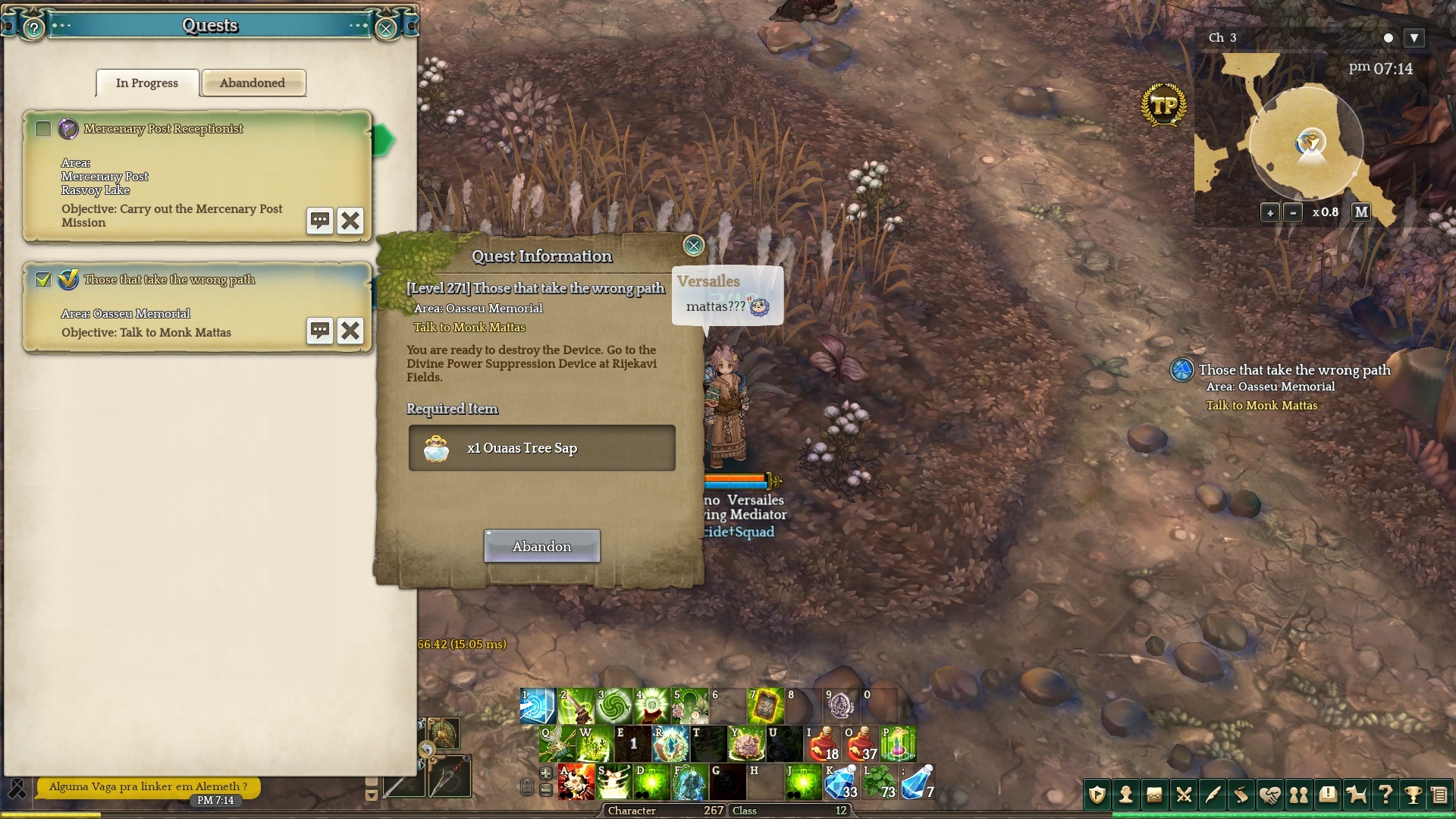This screenshot has width=1456, height=819.
Task: Untick the wrong path quest checkbox
Action: click(x=43, y=280)
